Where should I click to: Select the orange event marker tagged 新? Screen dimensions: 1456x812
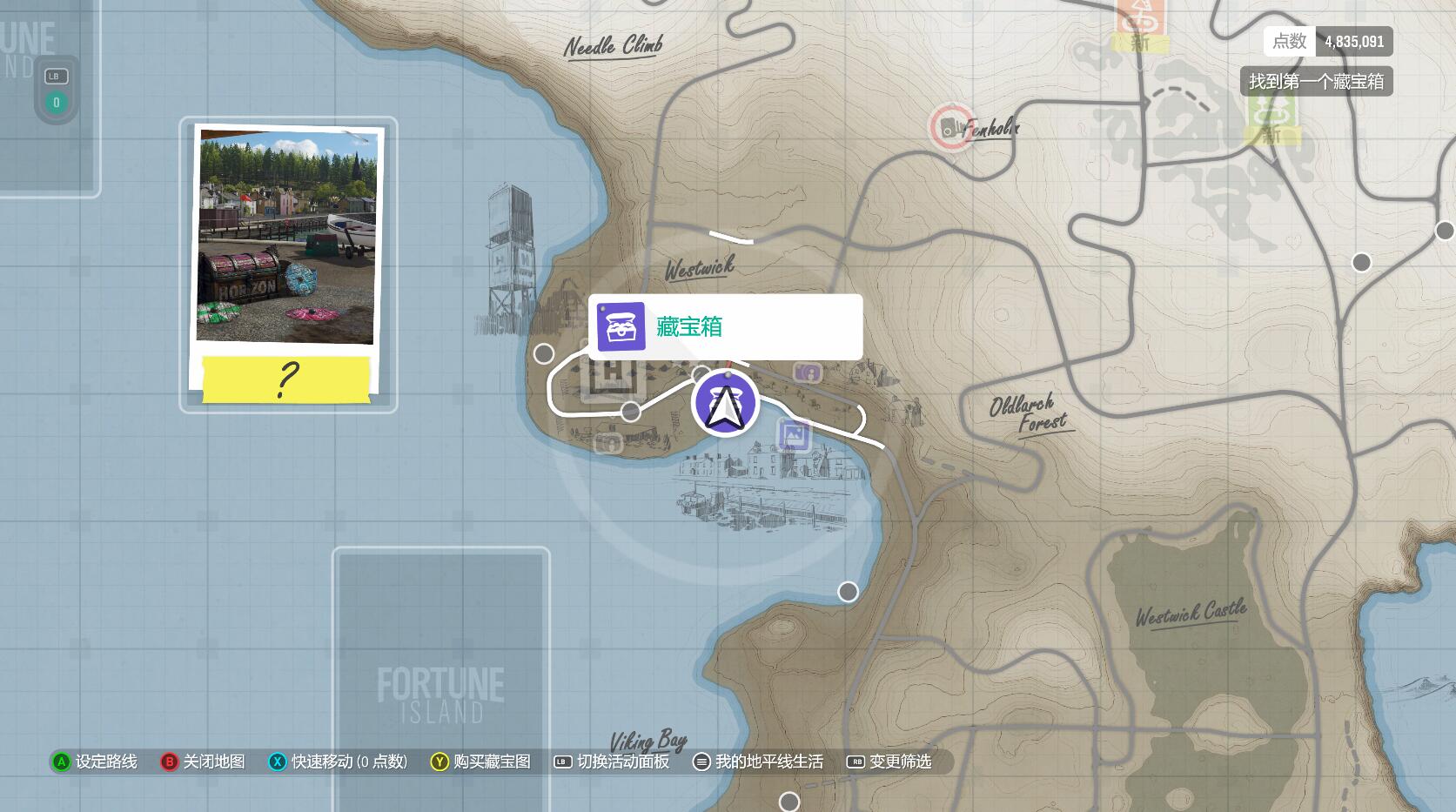pyautogui.click(x=1141, y=23)
